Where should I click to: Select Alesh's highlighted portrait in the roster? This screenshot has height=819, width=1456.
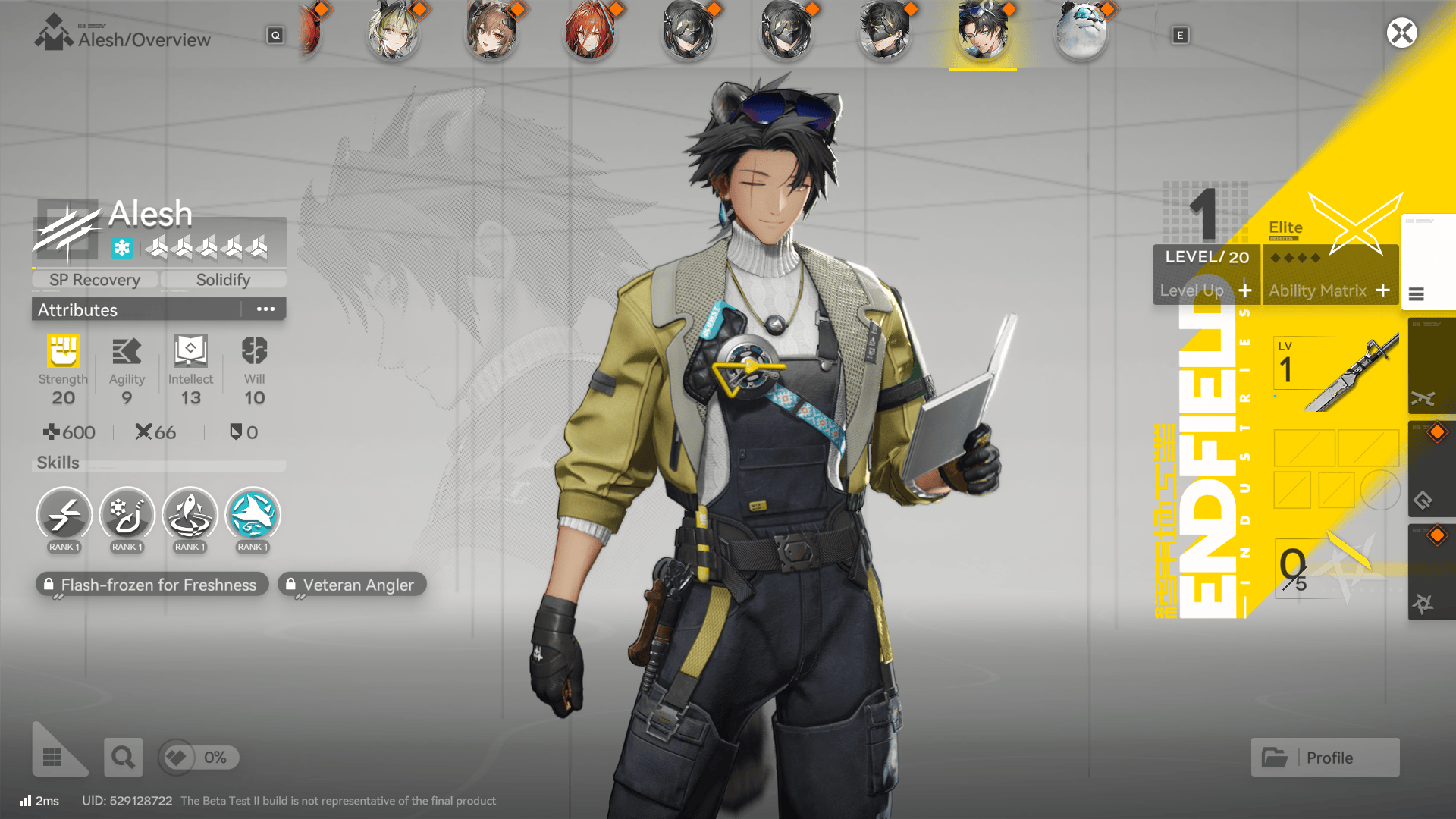[982, 33]
